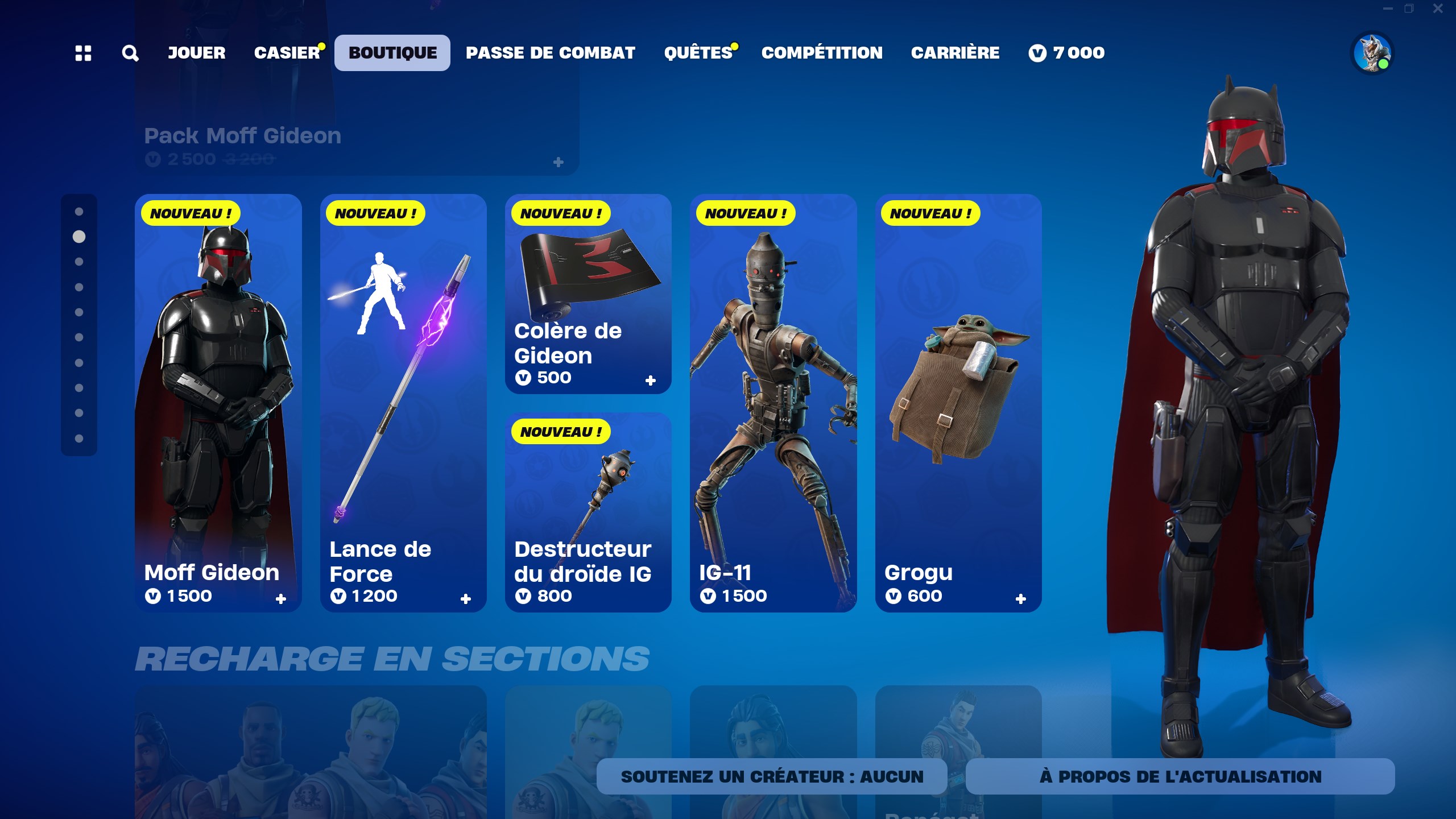Open your profile avatar in the top corner
Viewport: 1456px width, 819px height.
[x=1371, y=53]
